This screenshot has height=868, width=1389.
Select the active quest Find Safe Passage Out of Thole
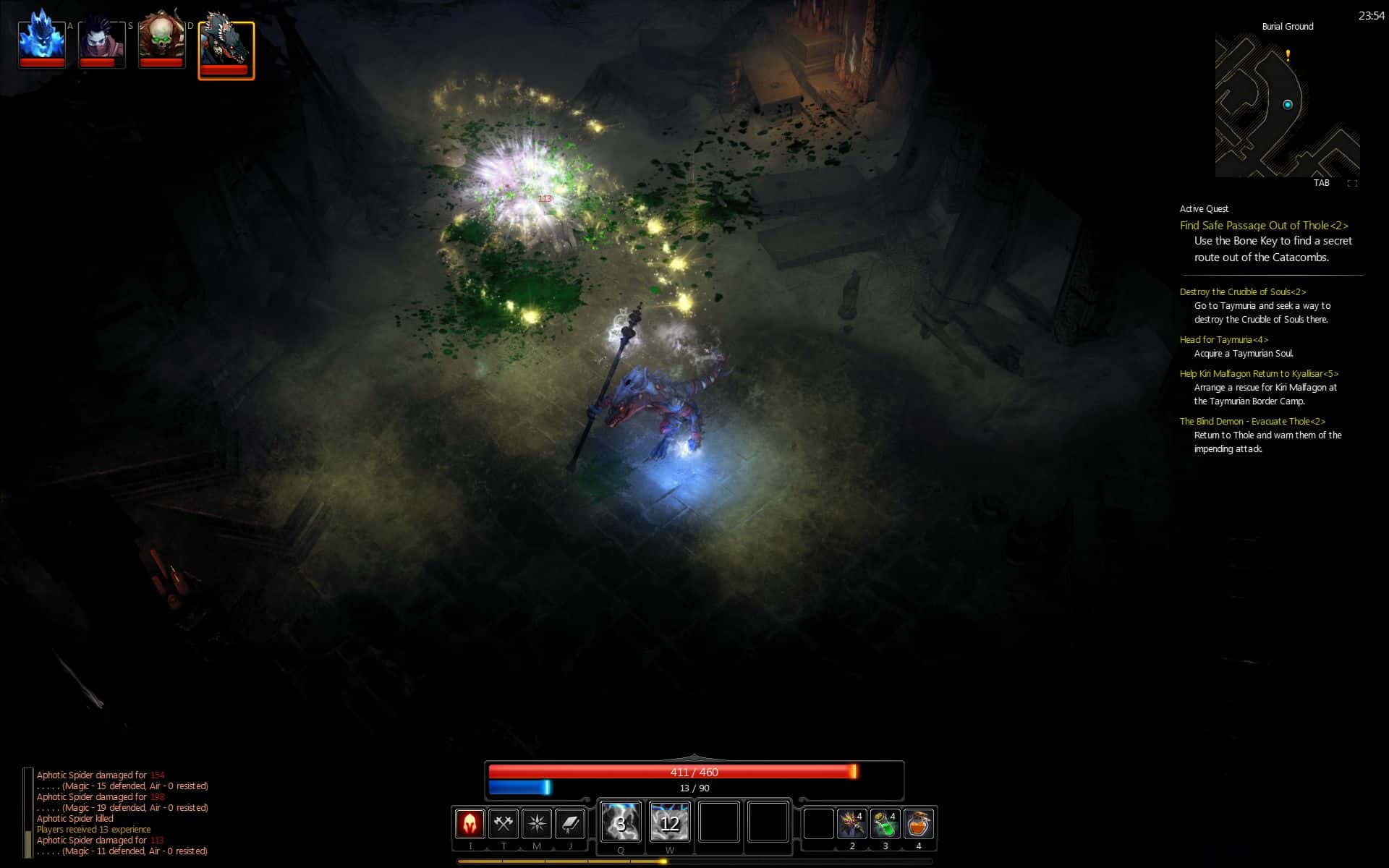1264,226
